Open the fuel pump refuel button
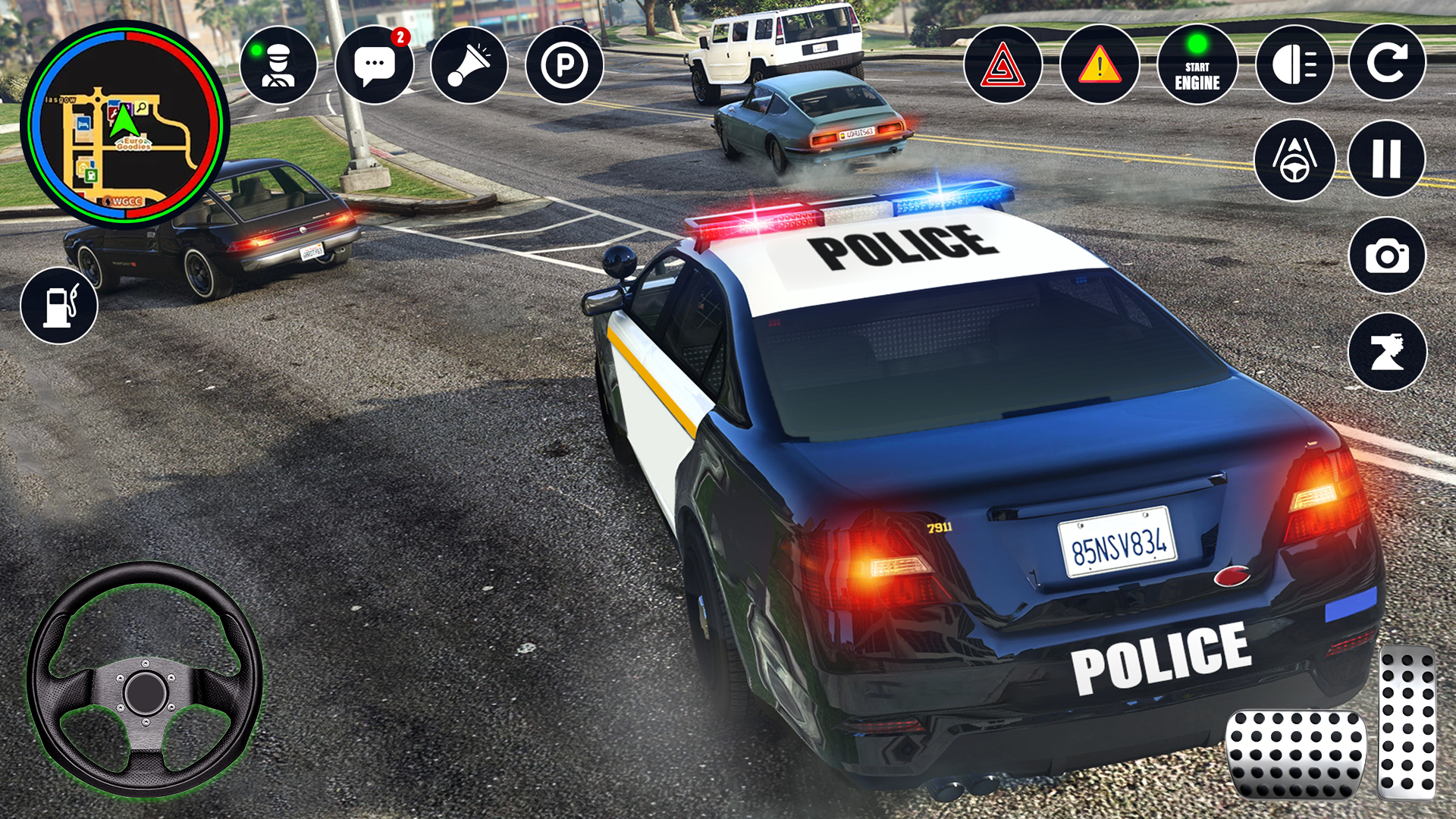The width and height of the screenshot is (1456, 819). tap(59, 306)
